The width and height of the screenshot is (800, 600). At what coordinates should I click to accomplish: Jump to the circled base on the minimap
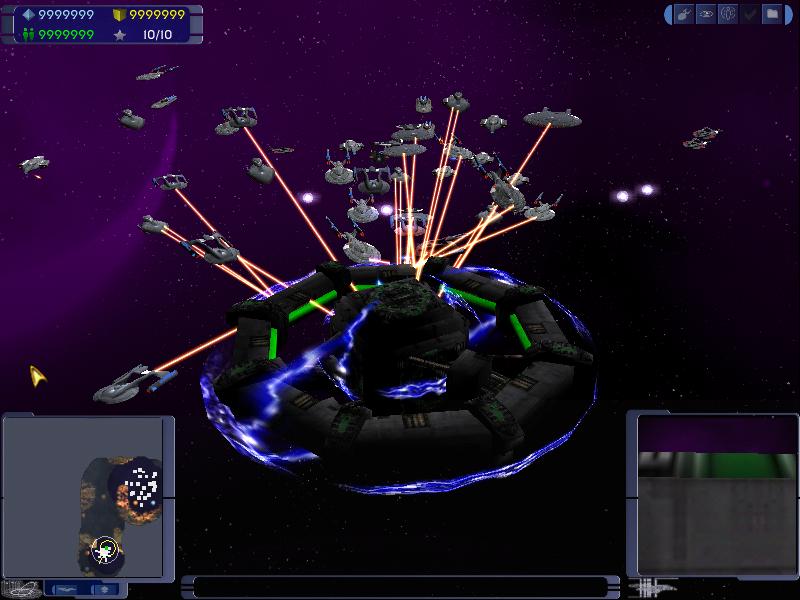[104, 548]
